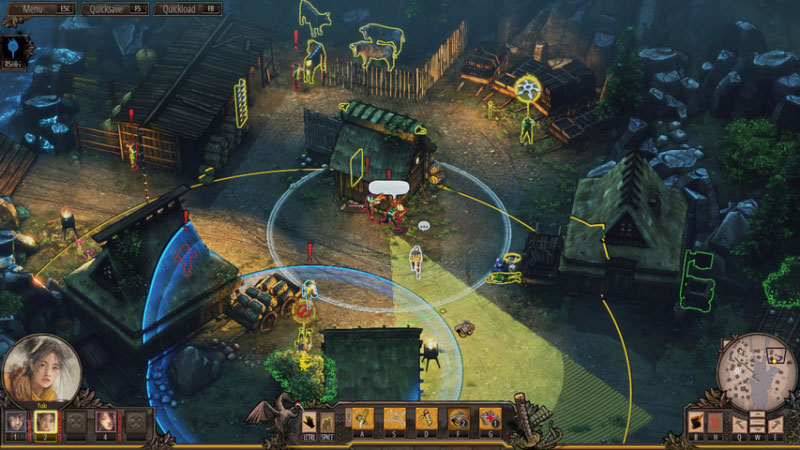Toggle the icon labelled B beside the minimap
This screenshot has width=800, height=450.
(697, 422)
